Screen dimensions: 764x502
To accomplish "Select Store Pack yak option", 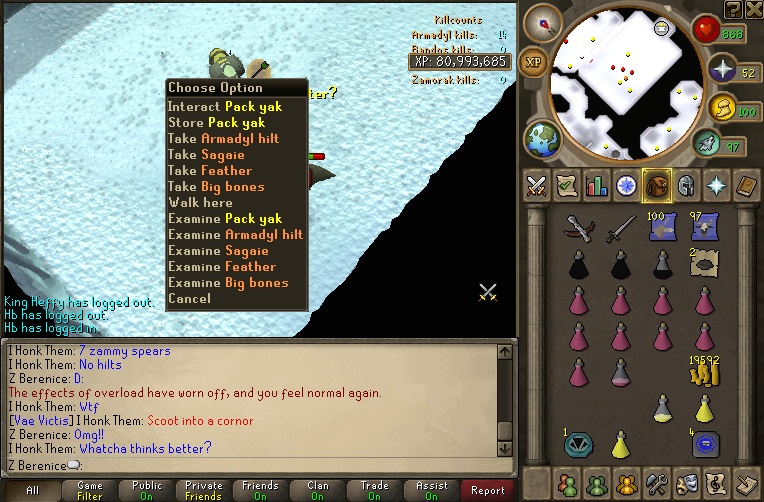I will click(216, 123).
